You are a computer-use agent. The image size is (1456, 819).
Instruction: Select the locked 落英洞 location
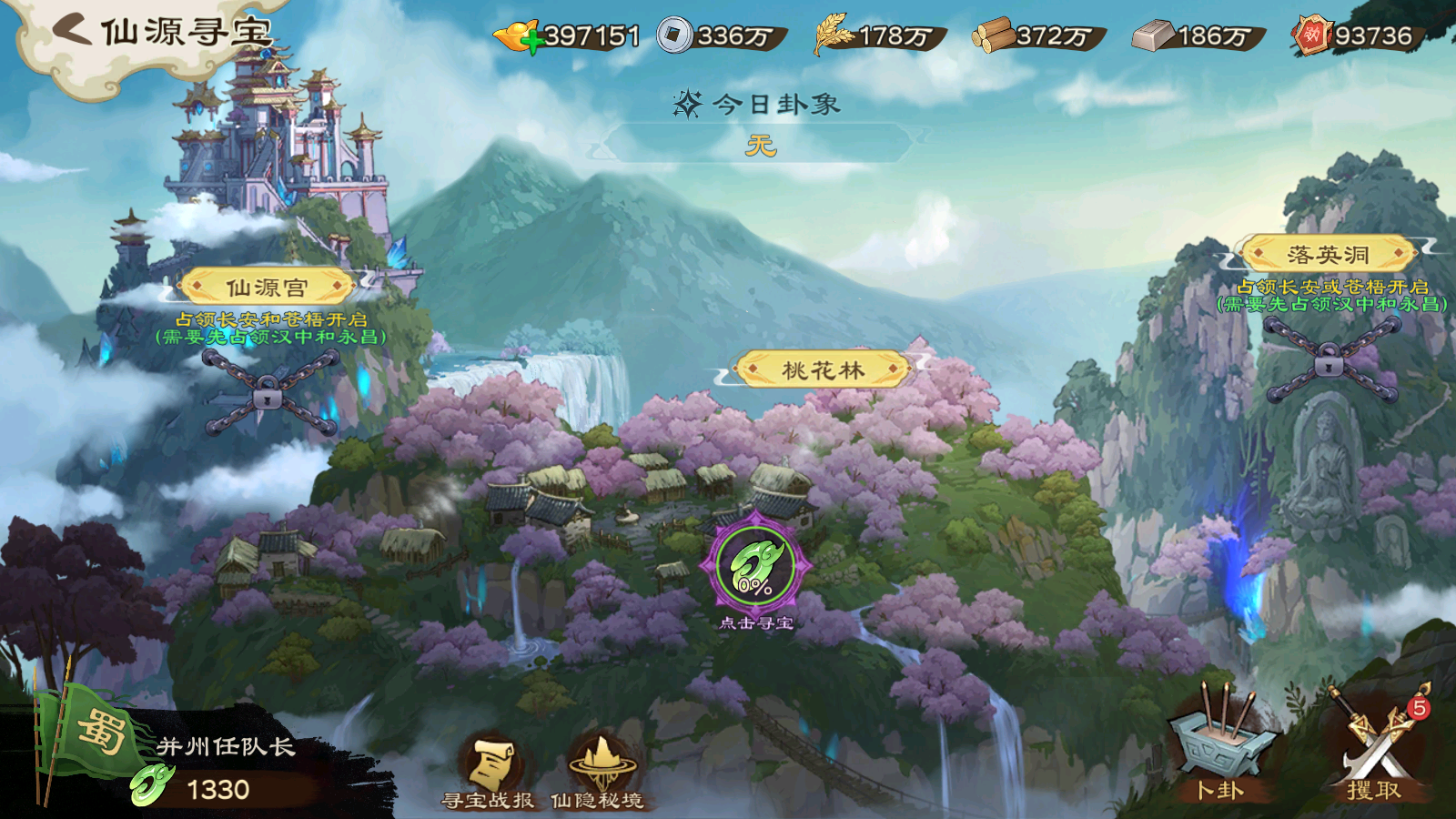(1328, 255)
